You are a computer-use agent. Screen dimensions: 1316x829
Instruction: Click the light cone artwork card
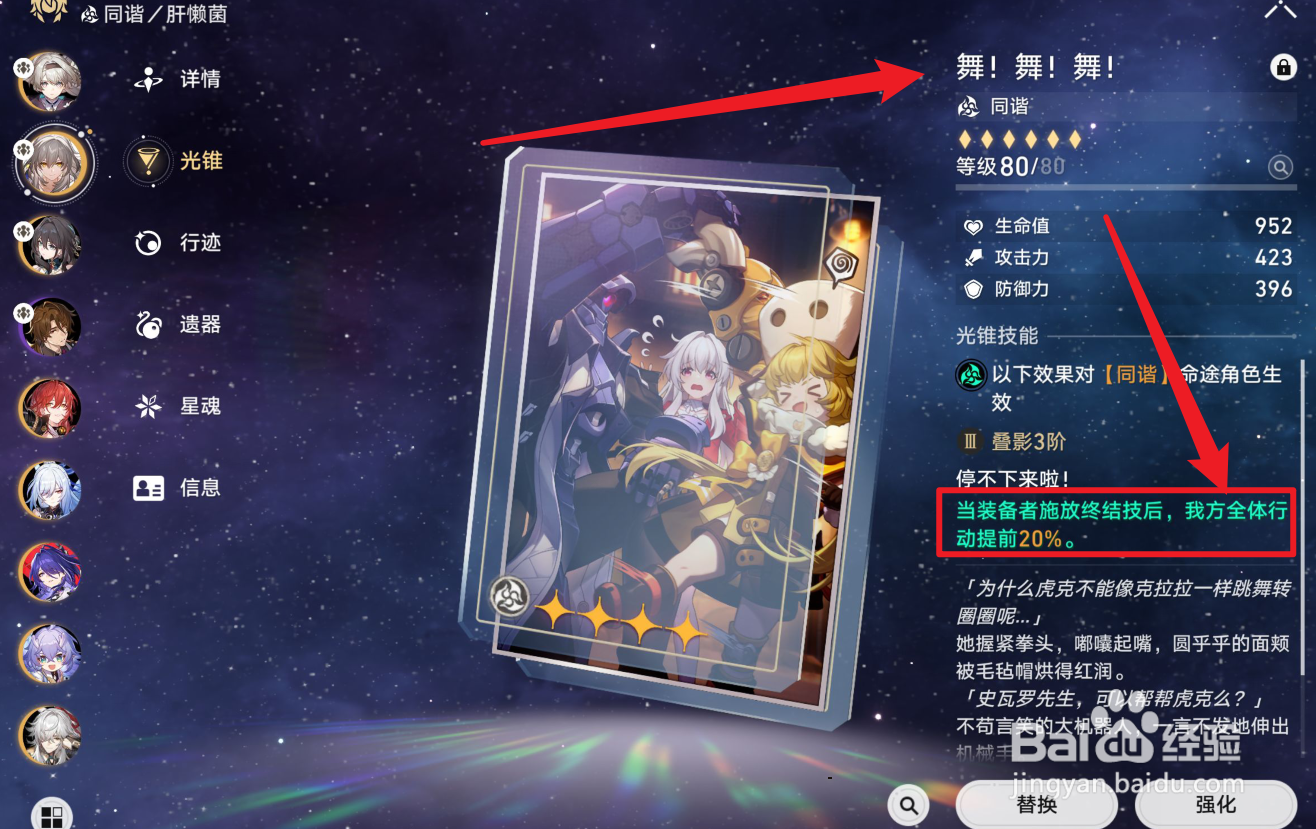coord(660,400)
